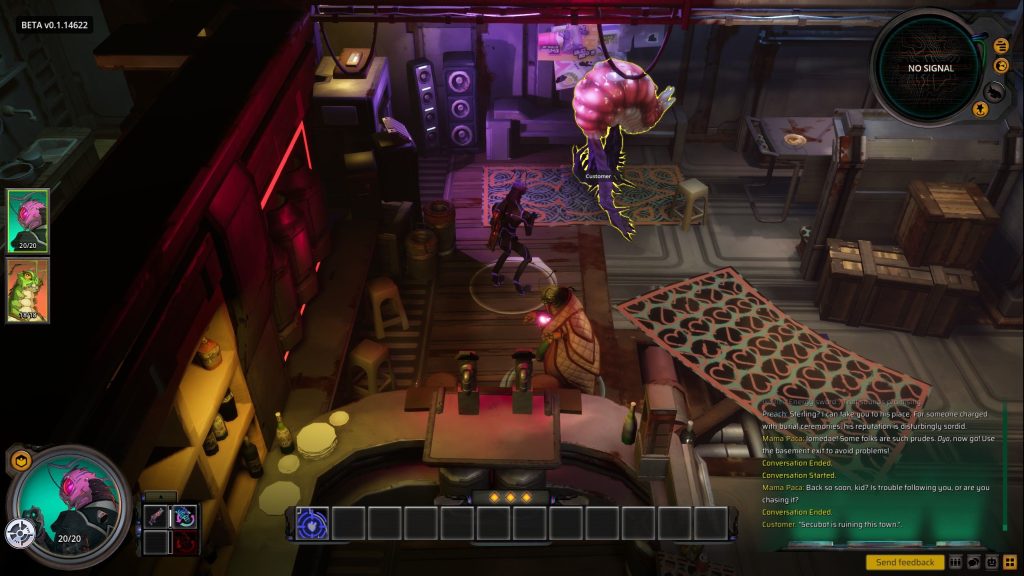Activate the blue ability in the hotbar
The height and width of the screenshot is (576, 1024).
tap(313, 523)
